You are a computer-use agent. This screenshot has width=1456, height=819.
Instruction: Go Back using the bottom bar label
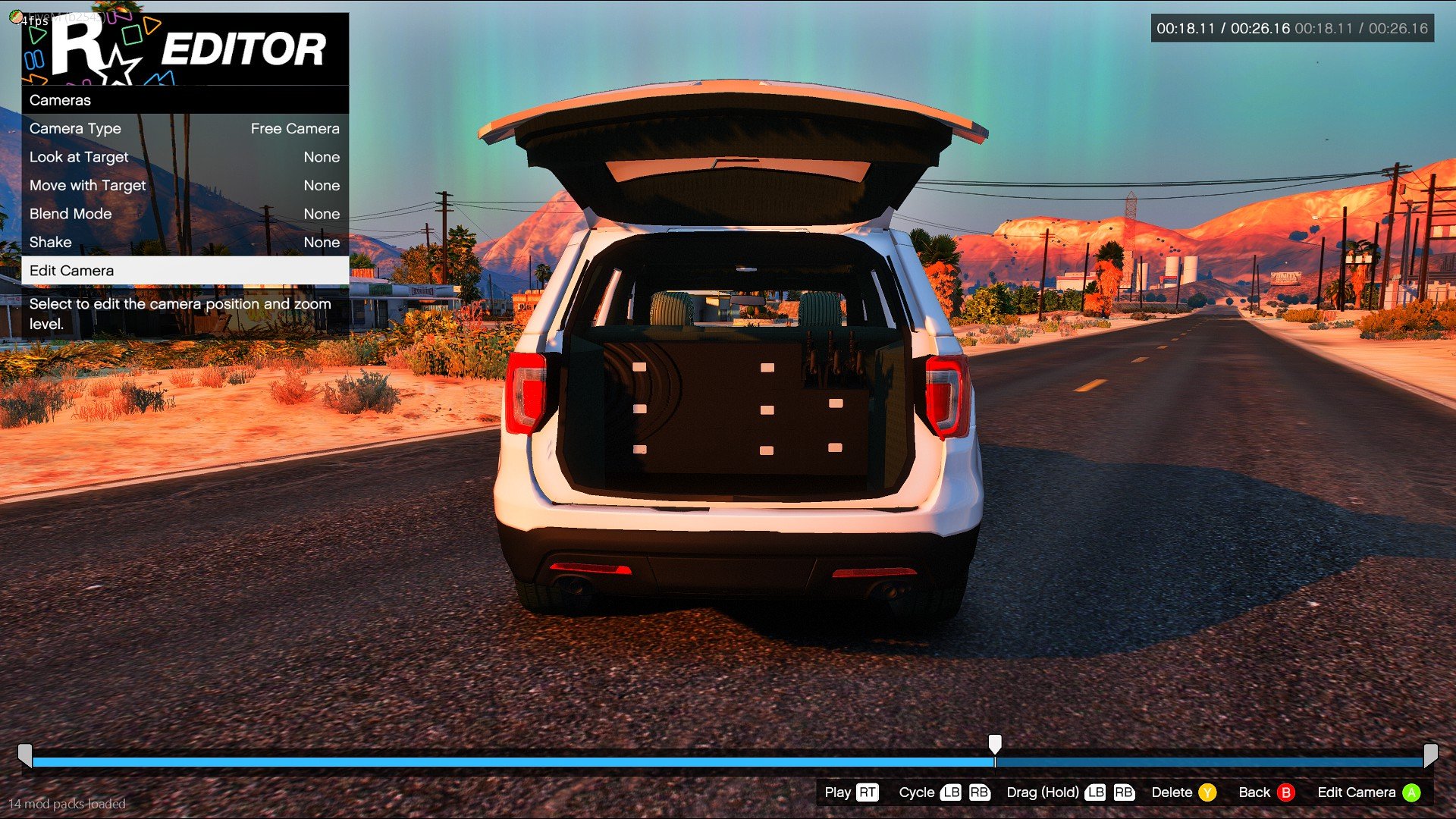point(1254,792)
